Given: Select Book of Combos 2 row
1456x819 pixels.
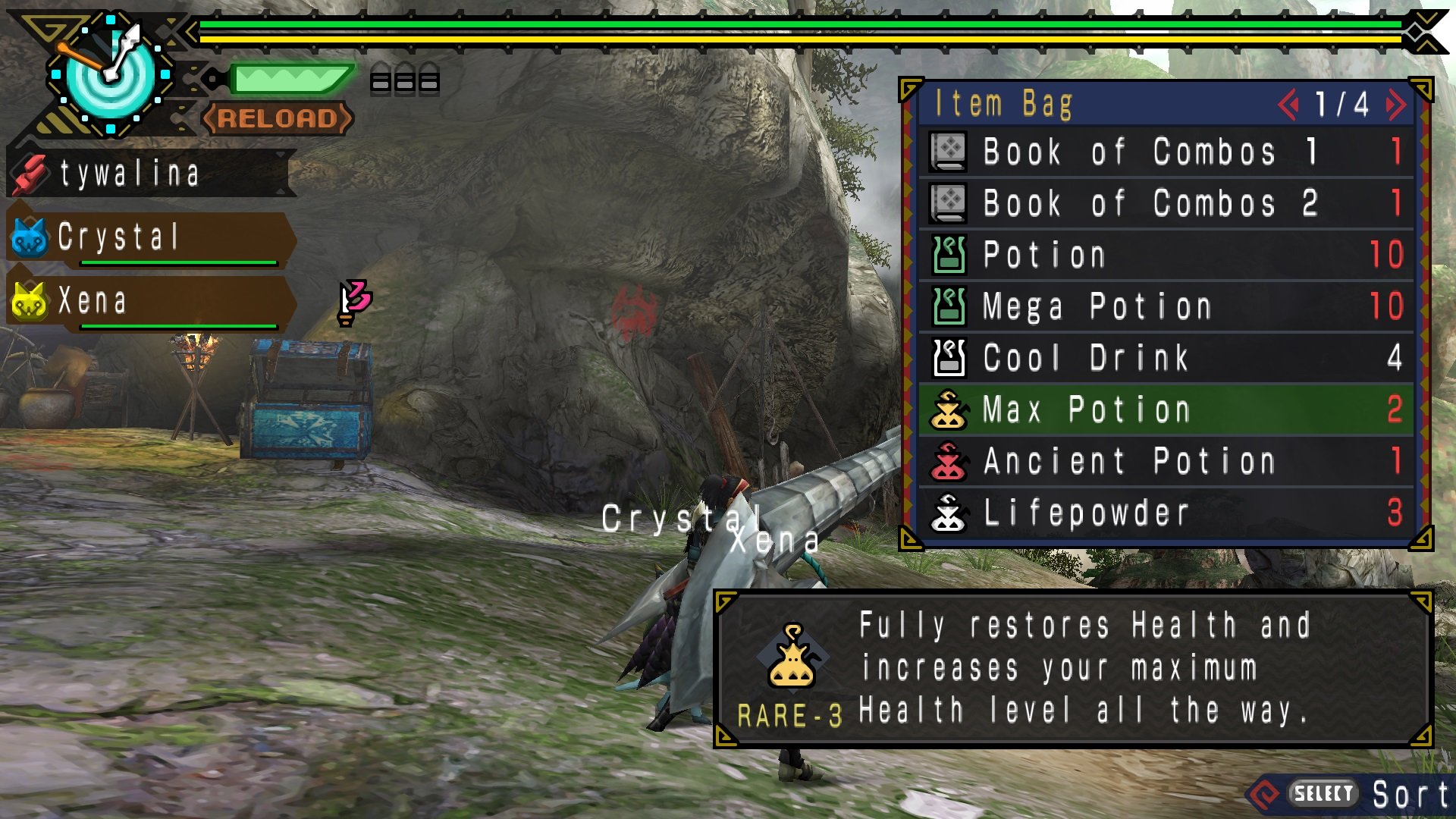Looking at the screenshot, I should pyautogui.click(x=1166, y=203).
